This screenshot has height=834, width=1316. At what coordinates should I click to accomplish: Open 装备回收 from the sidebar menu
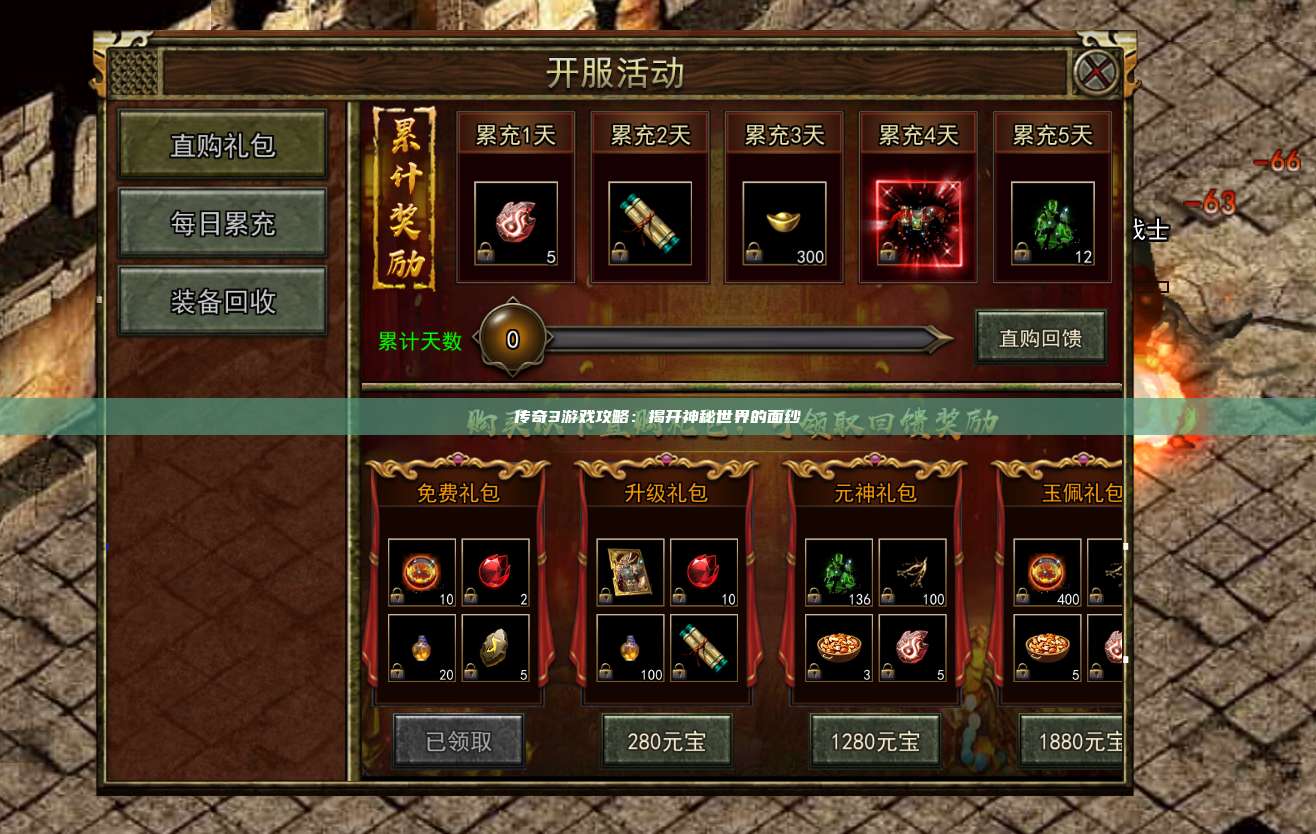coord(222,300)
